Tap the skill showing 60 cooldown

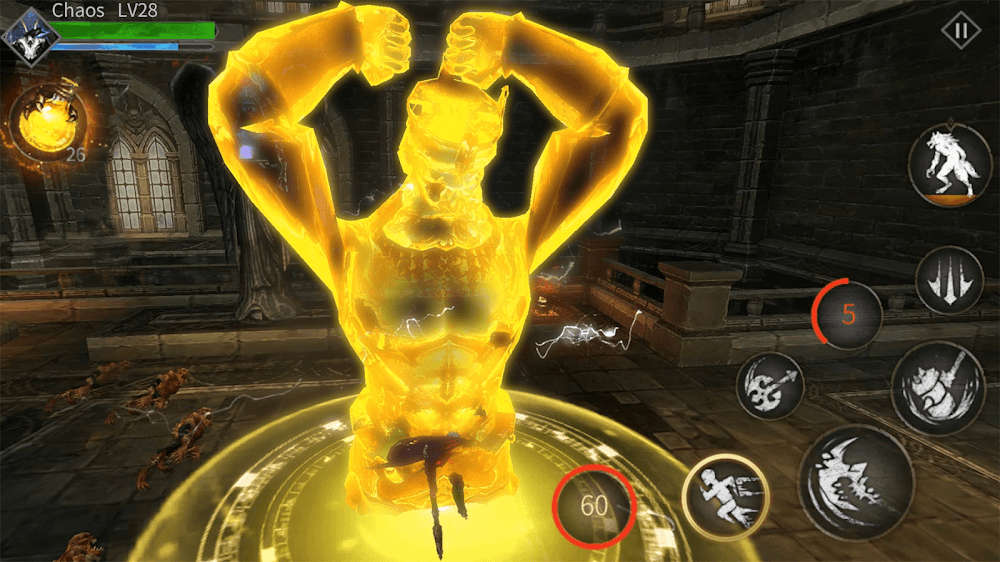594,505
